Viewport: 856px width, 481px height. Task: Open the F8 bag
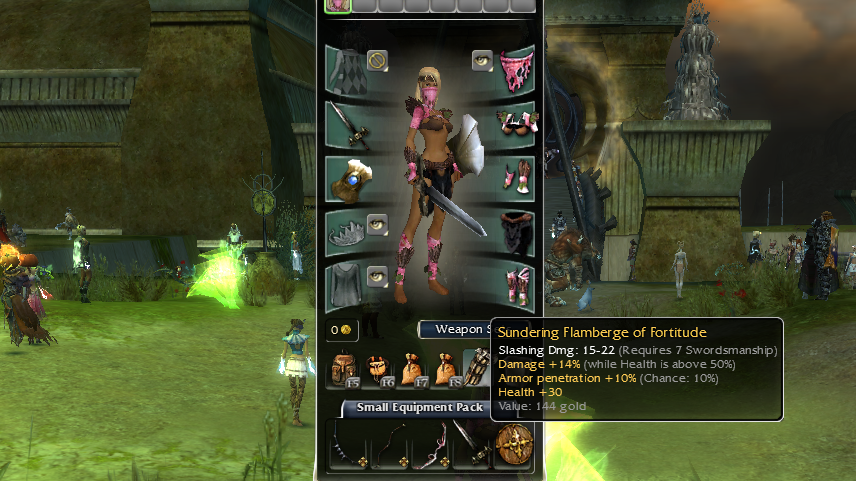point(444,370)
